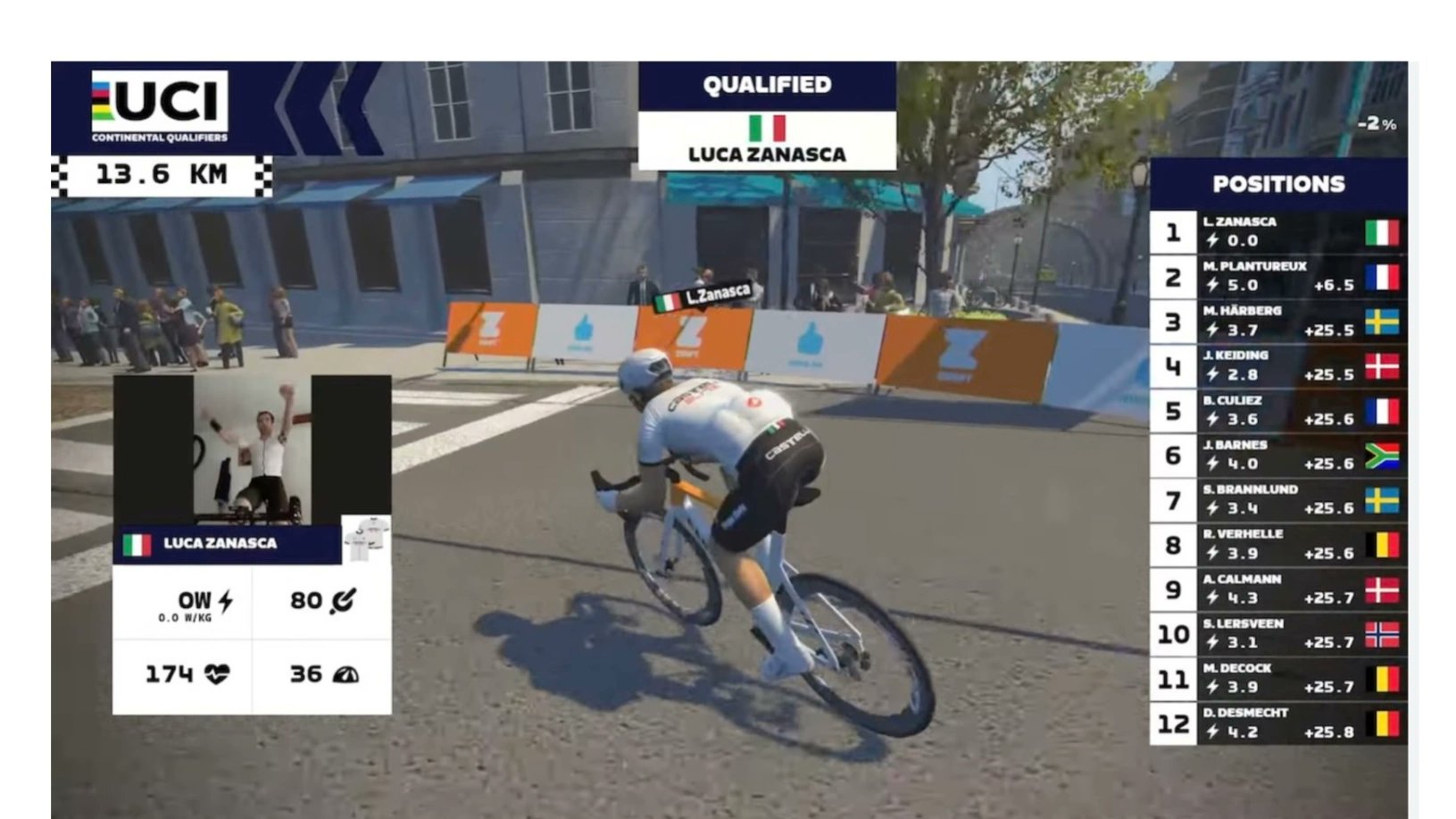Select S. Brannlund's leaderboard row
The height and width of the screenshot is (819, 1456).
point(1278,500)
